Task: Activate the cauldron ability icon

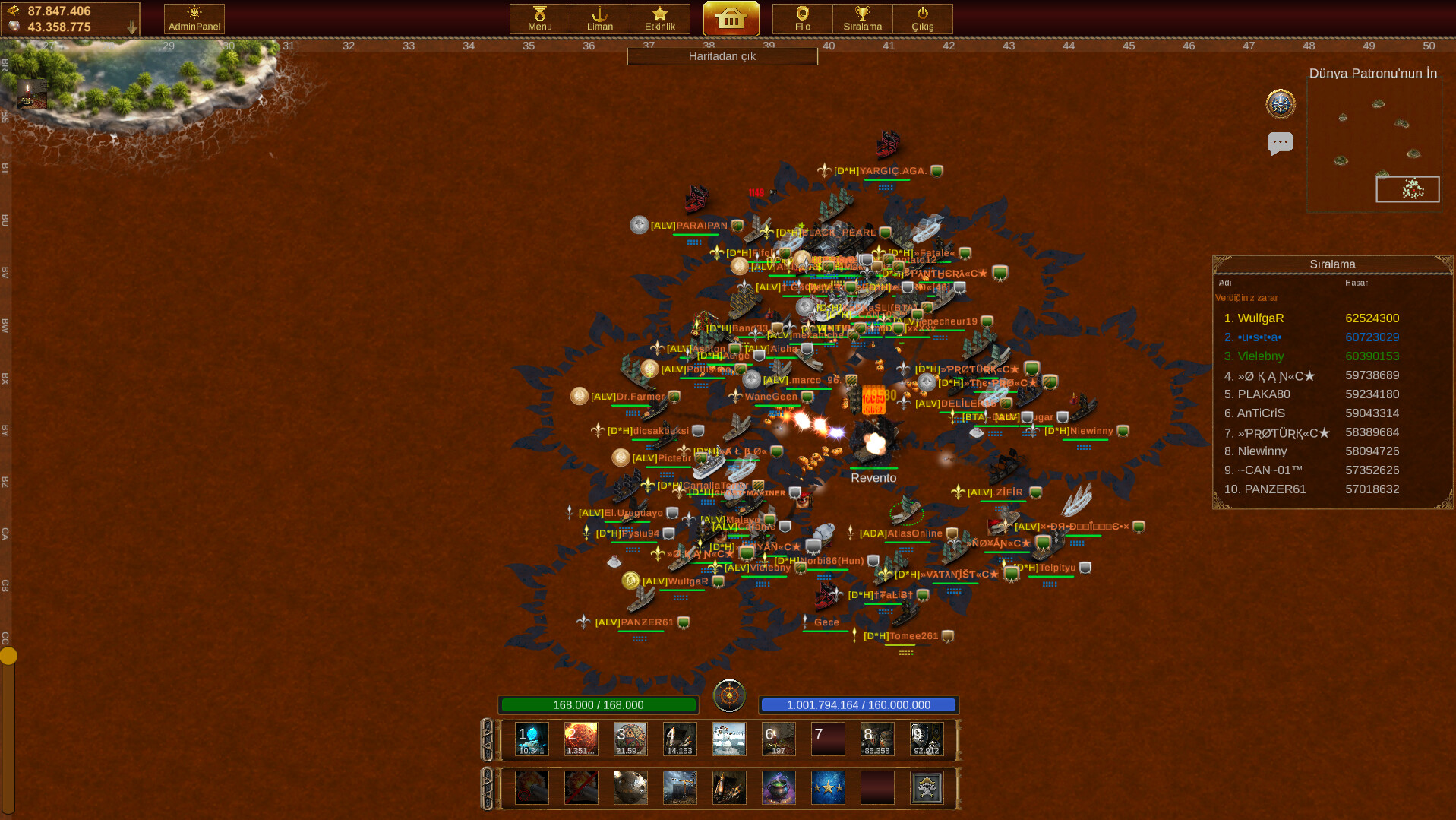Action: tap(778, 787)
